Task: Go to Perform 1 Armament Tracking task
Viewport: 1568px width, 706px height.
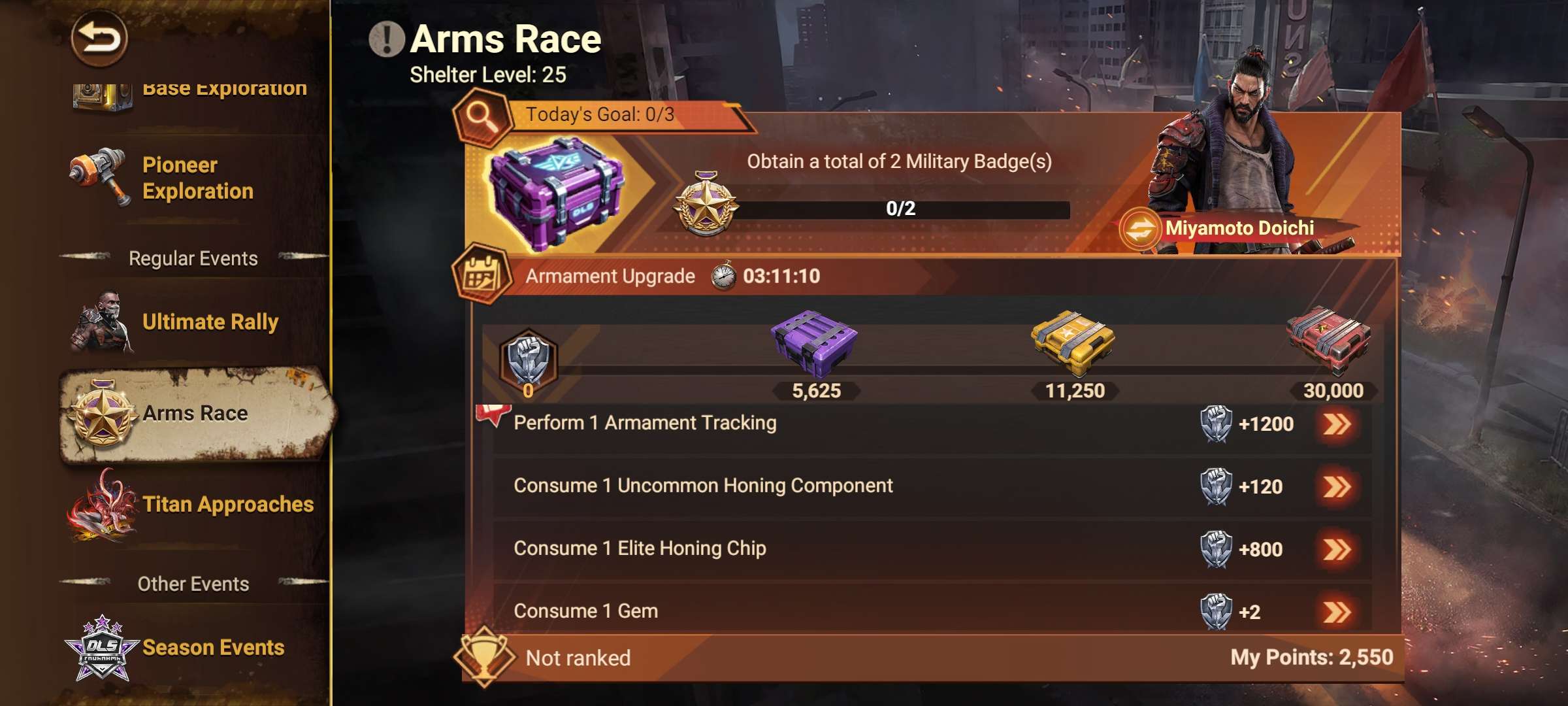Action: pyautogui.click(x=1337, y=424)
